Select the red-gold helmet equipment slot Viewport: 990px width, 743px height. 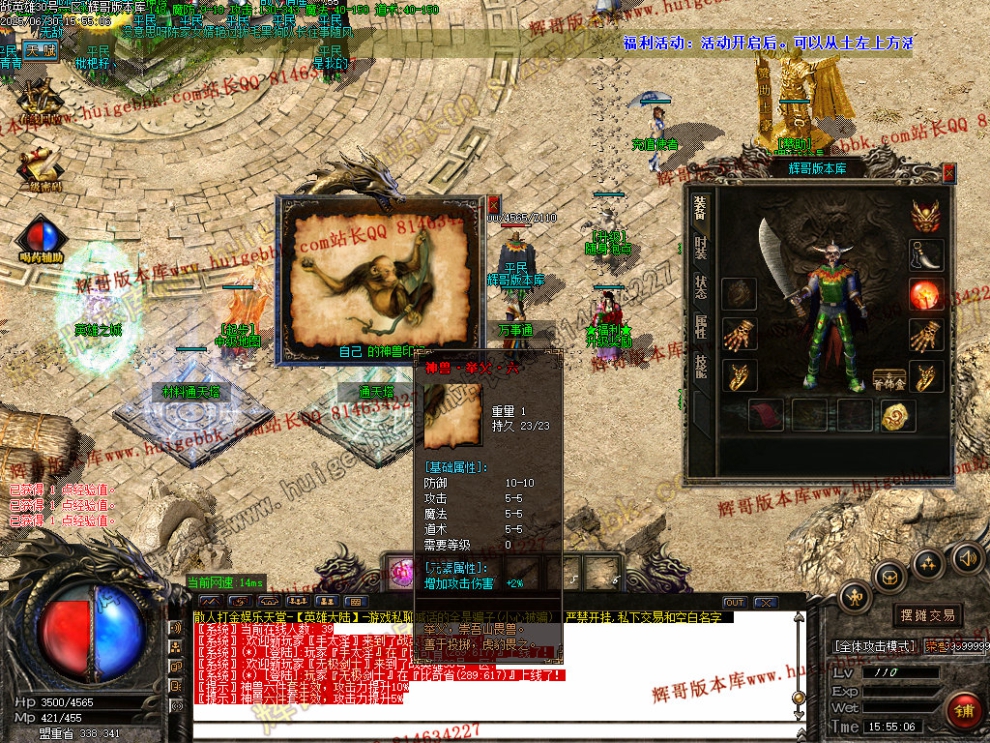[x=925, y=215]
